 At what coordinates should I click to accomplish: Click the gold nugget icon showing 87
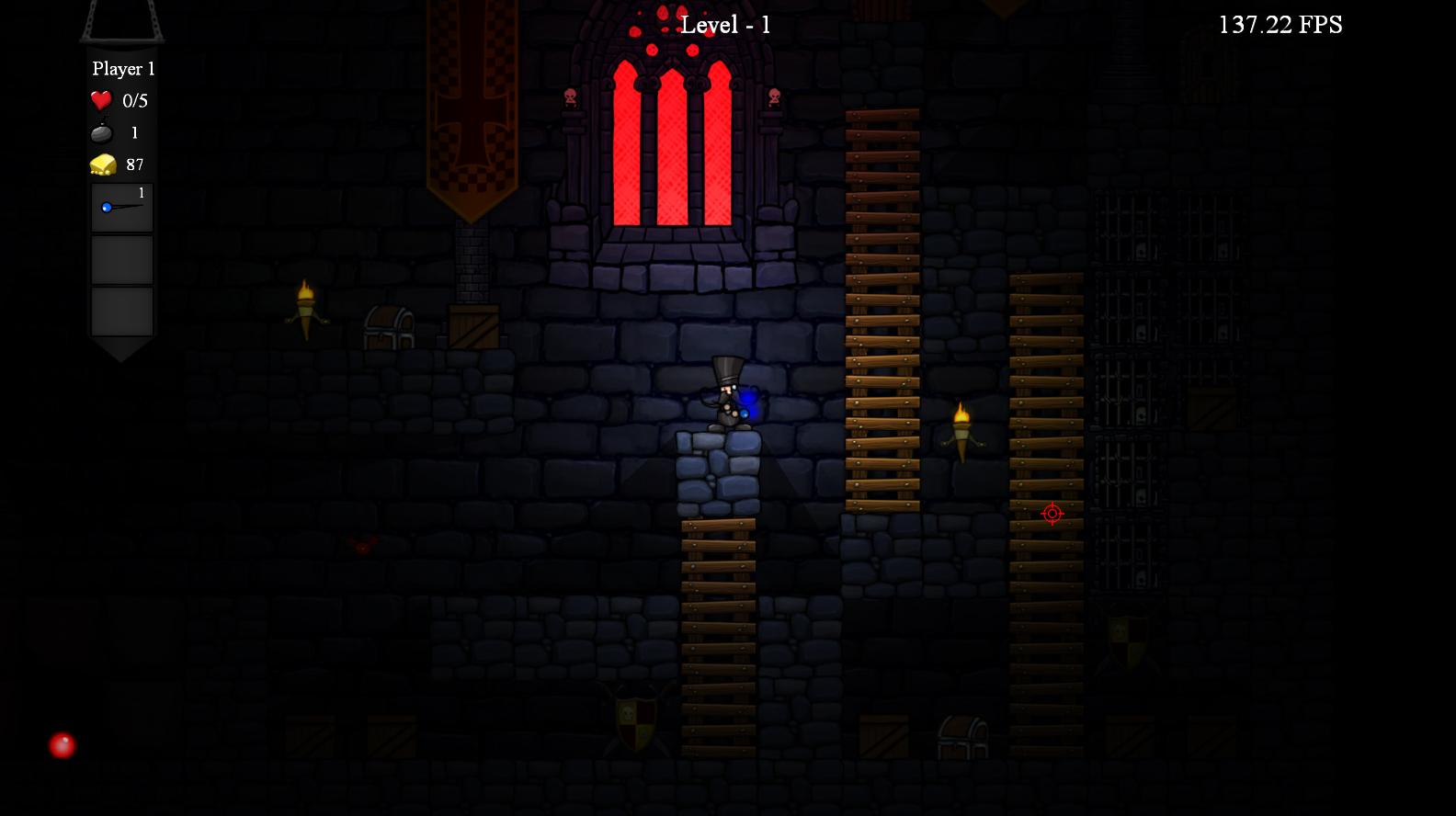point(101,164)
